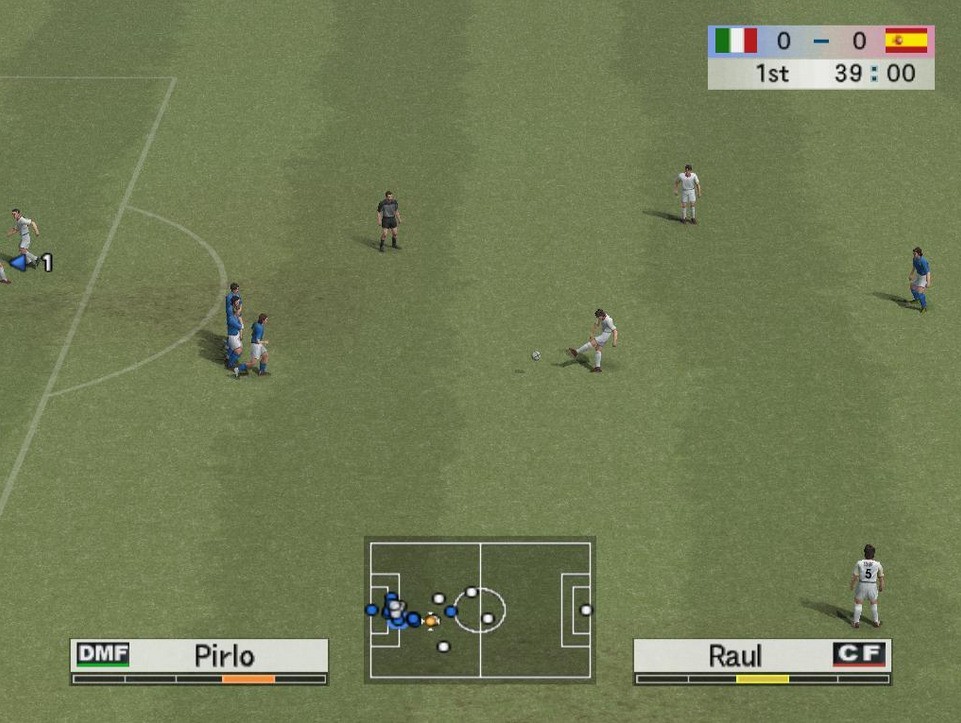961x723 pixels.
Task: Click the Italy flag on scoreboard
Action: tap(736, 41)
